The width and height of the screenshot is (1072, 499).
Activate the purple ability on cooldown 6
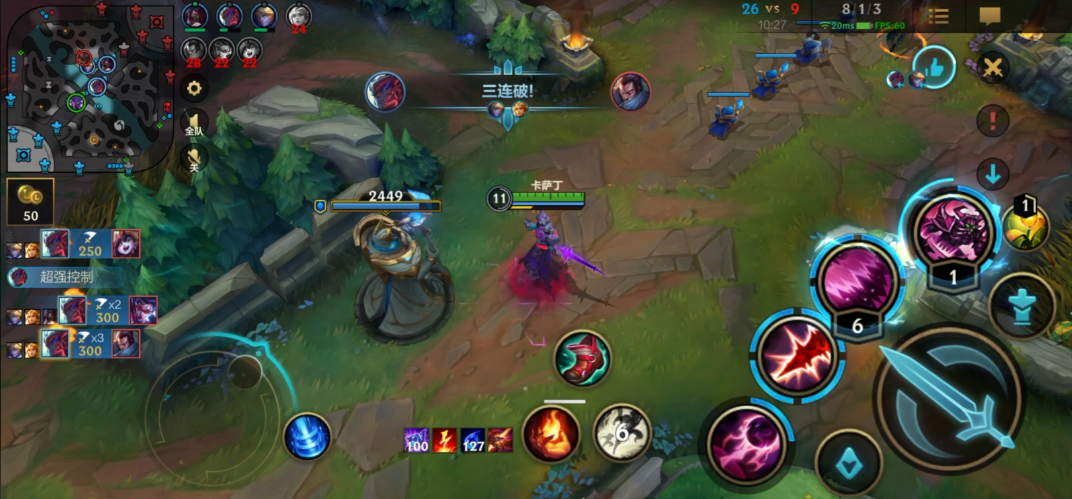click(x=857, y=281)
